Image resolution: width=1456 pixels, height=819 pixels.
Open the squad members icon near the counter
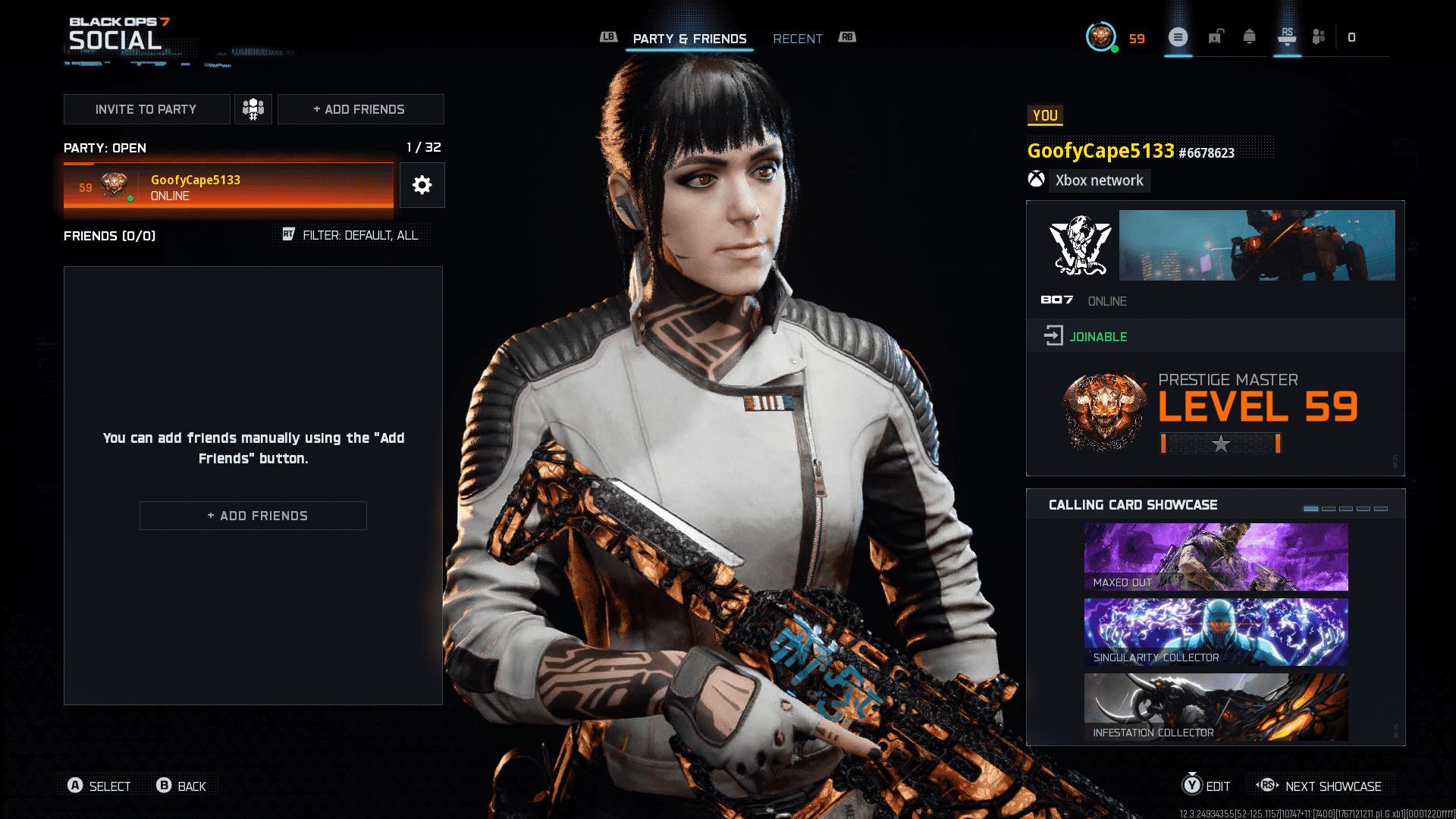1318,36
